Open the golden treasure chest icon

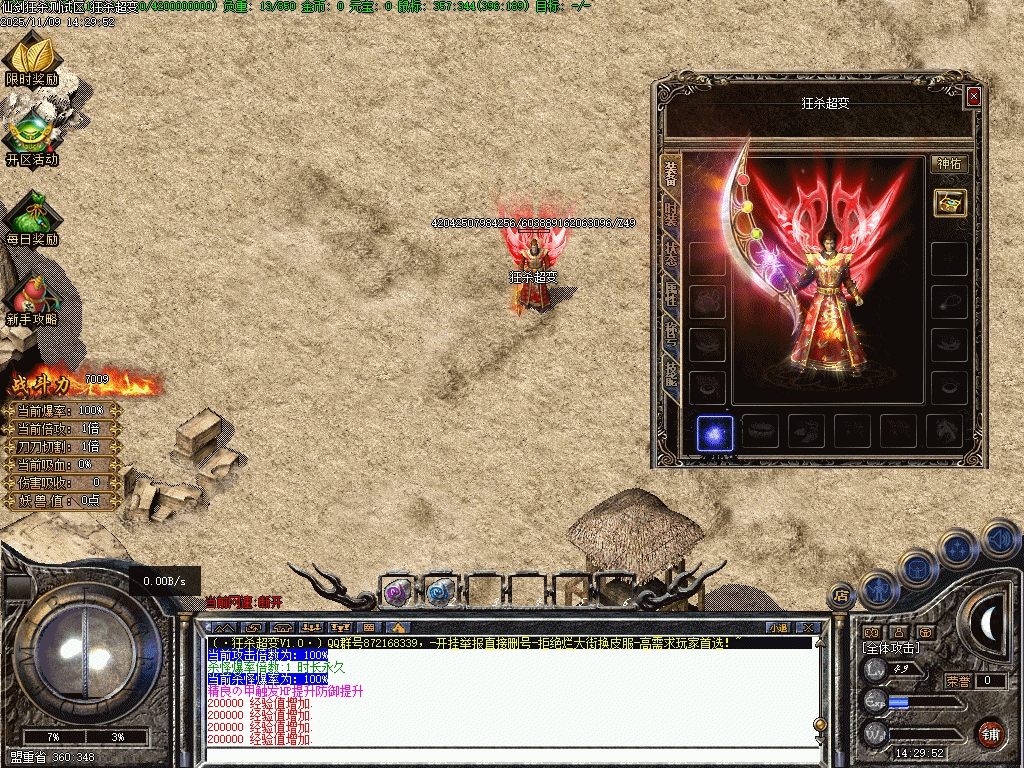pyautogui.click(x=949, y=202)
